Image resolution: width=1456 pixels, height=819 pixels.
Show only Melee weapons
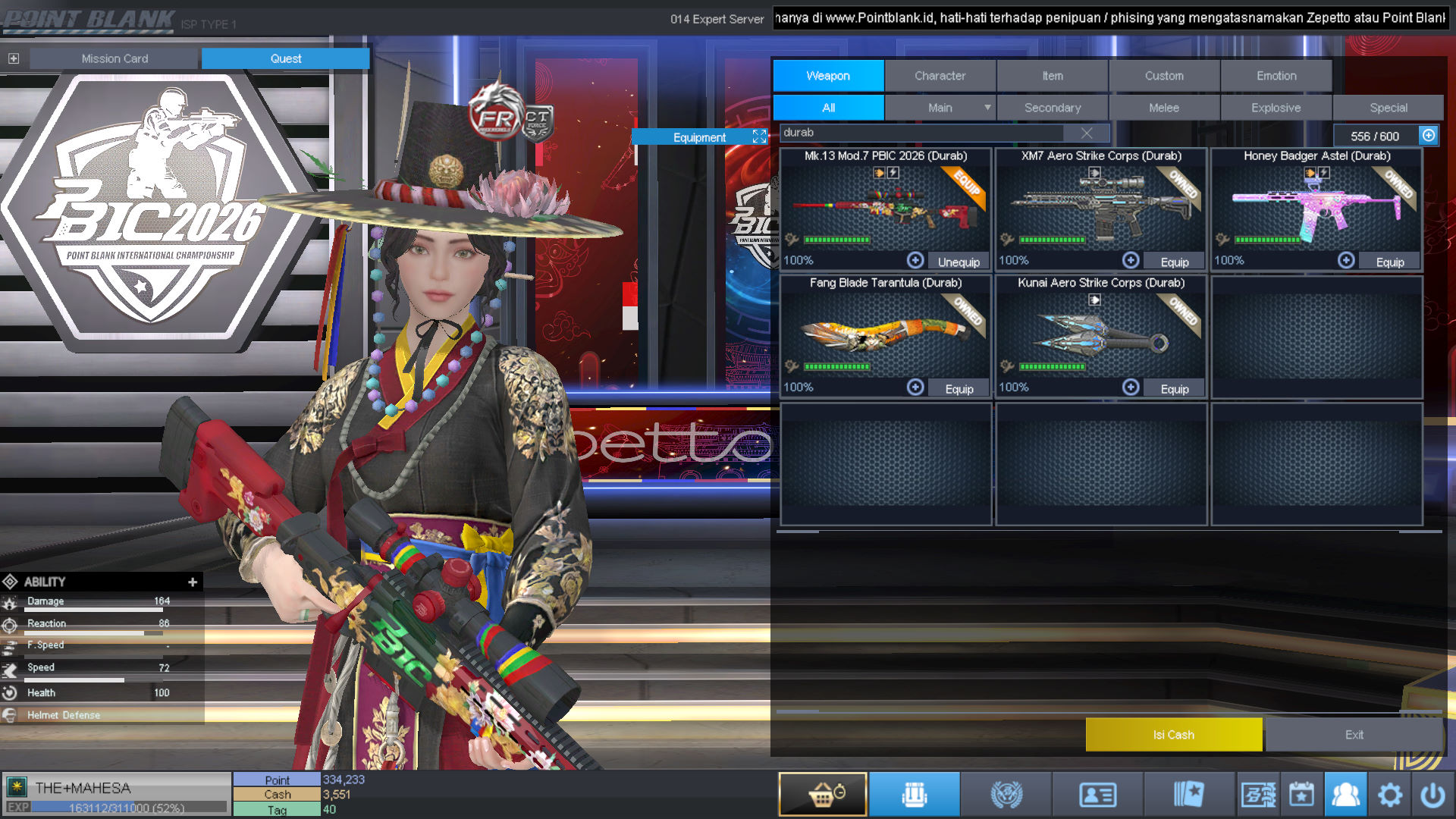click(x=1163, y=108)
